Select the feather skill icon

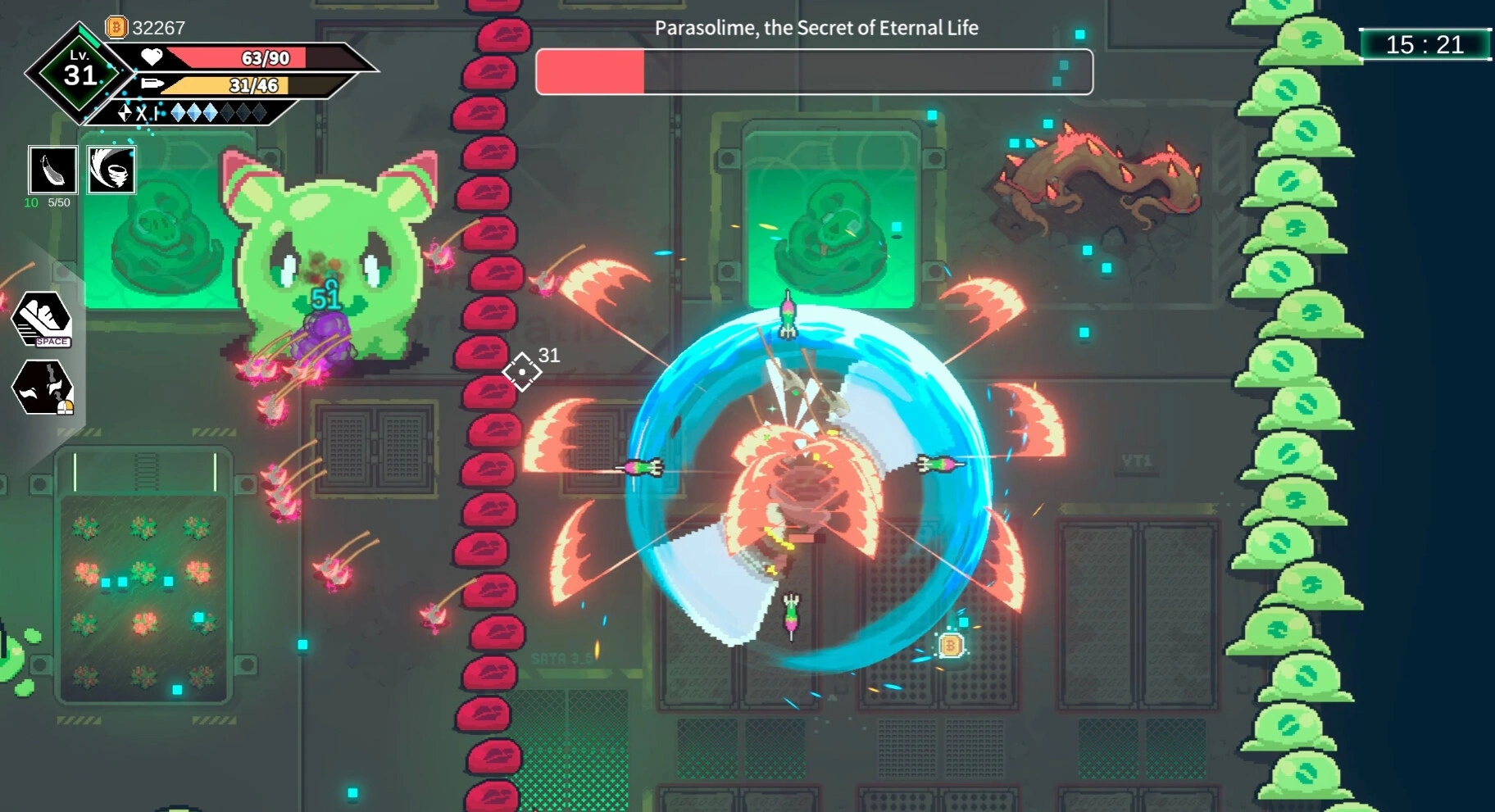(53, 170)
